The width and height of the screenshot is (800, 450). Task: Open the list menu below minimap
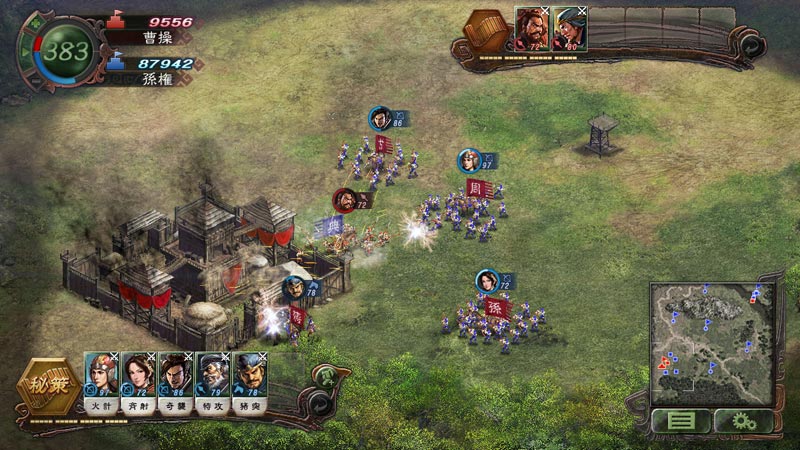(x=680, y=421)
